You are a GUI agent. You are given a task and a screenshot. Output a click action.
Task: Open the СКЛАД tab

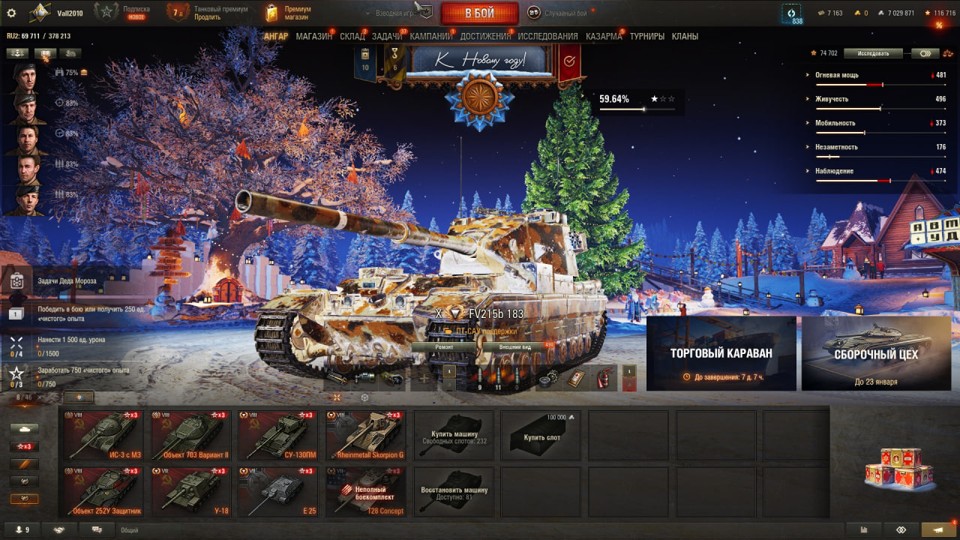[x=352, y=37]
